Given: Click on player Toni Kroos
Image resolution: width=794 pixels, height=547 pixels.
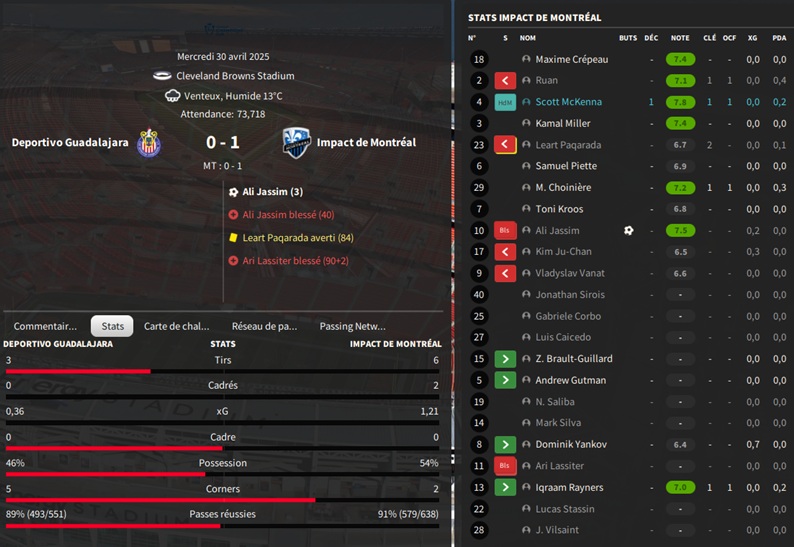Looking at the screenshot, I should click(x=560, y=209).
